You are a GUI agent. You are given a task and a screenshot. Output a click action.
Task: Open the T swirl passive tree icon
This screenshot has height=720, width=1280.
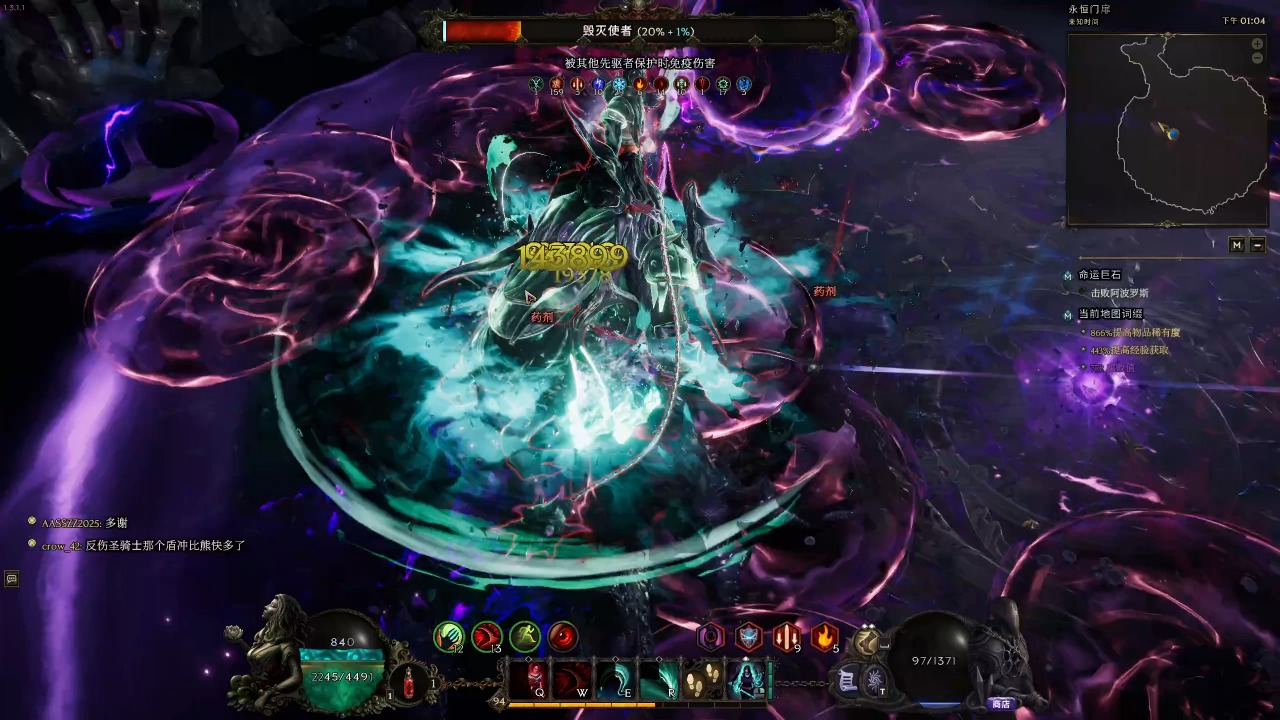click(x=874, y=682)
